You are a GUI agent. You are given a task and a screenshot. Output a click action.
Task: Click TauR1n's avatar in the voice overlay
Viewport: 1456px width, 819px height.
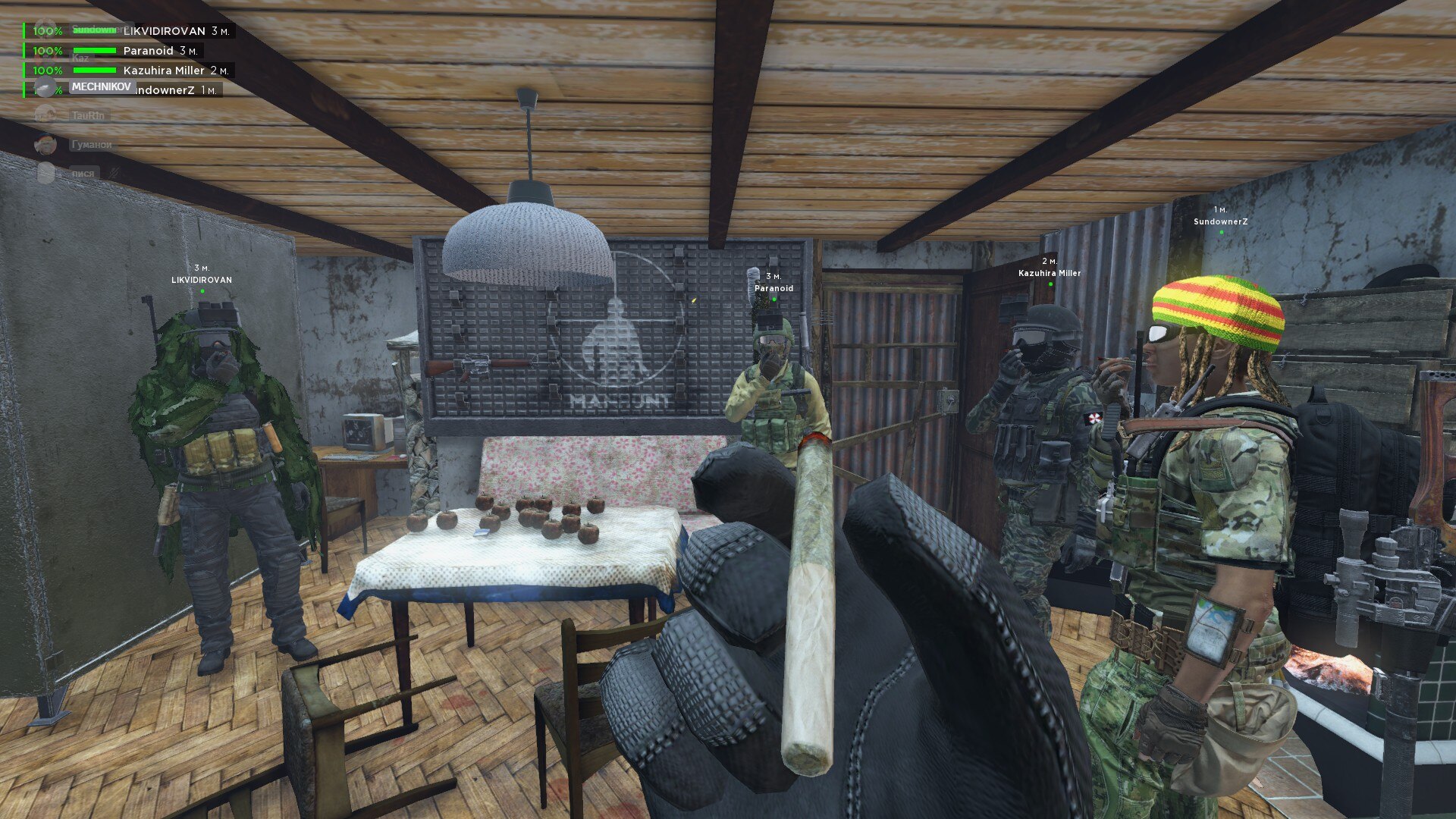pos(45,115)
